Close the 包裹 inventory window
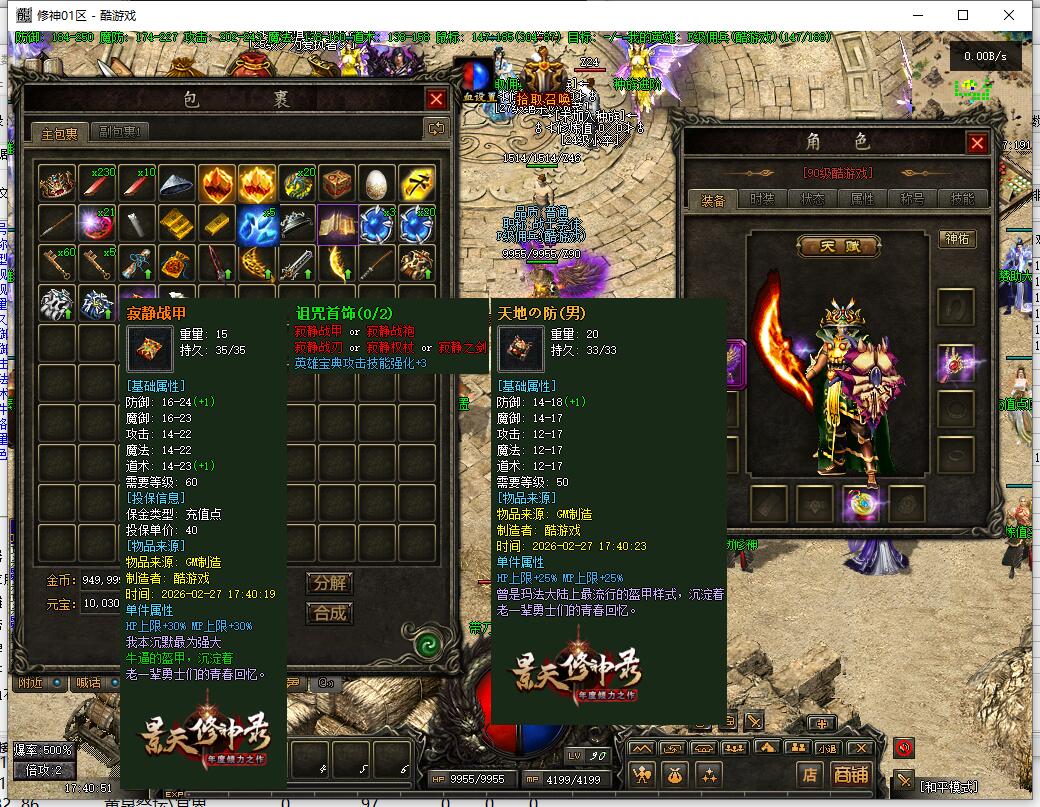This screenshot has width=1040, height=807. click(436, 99)
